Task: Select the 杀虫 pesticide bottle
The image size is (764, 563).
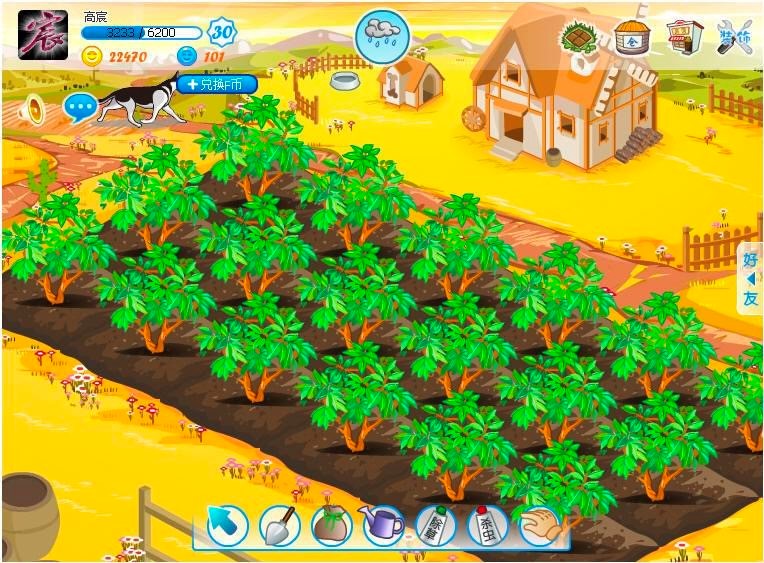Action: coord(487,524)
